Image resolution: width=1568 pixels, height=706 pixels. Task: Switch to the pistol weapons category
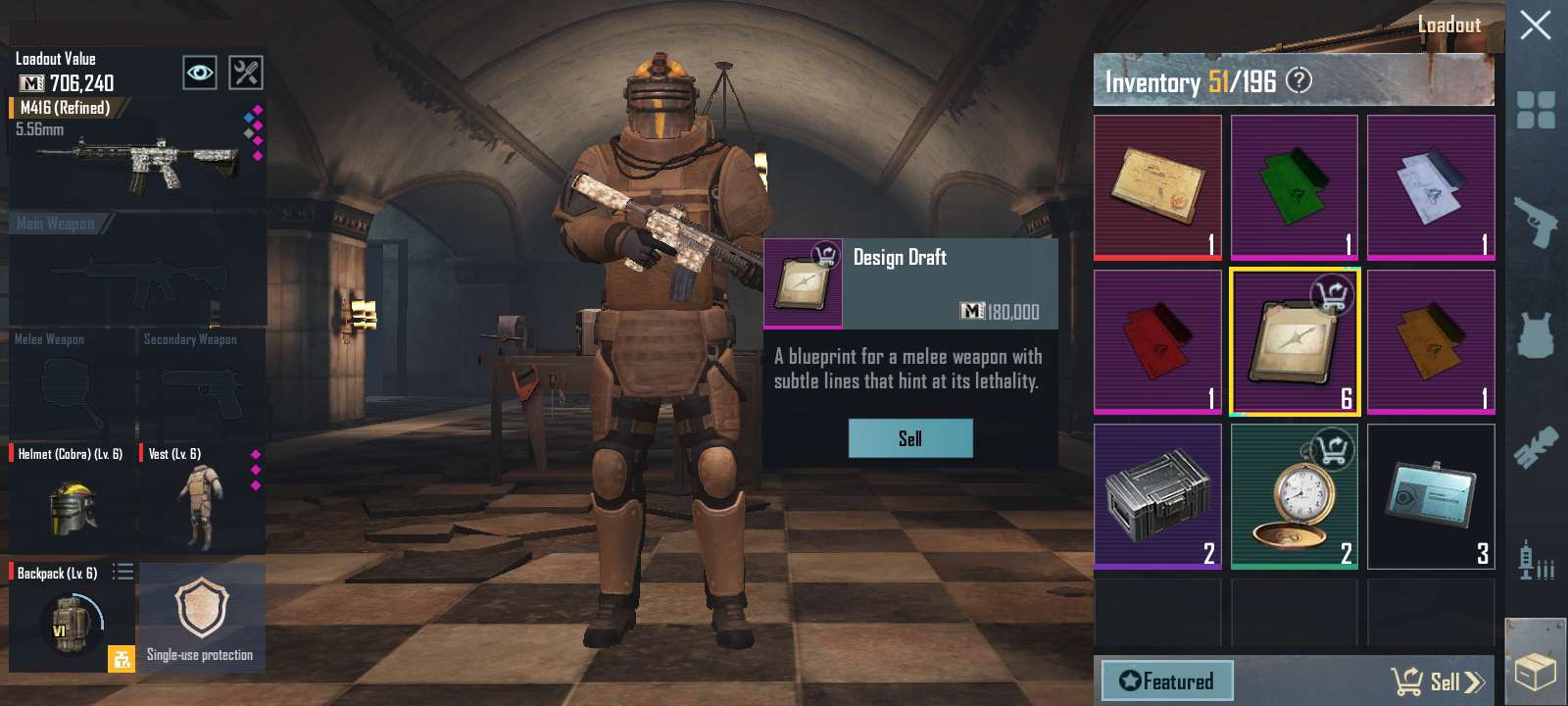(x=1536, y=221)
